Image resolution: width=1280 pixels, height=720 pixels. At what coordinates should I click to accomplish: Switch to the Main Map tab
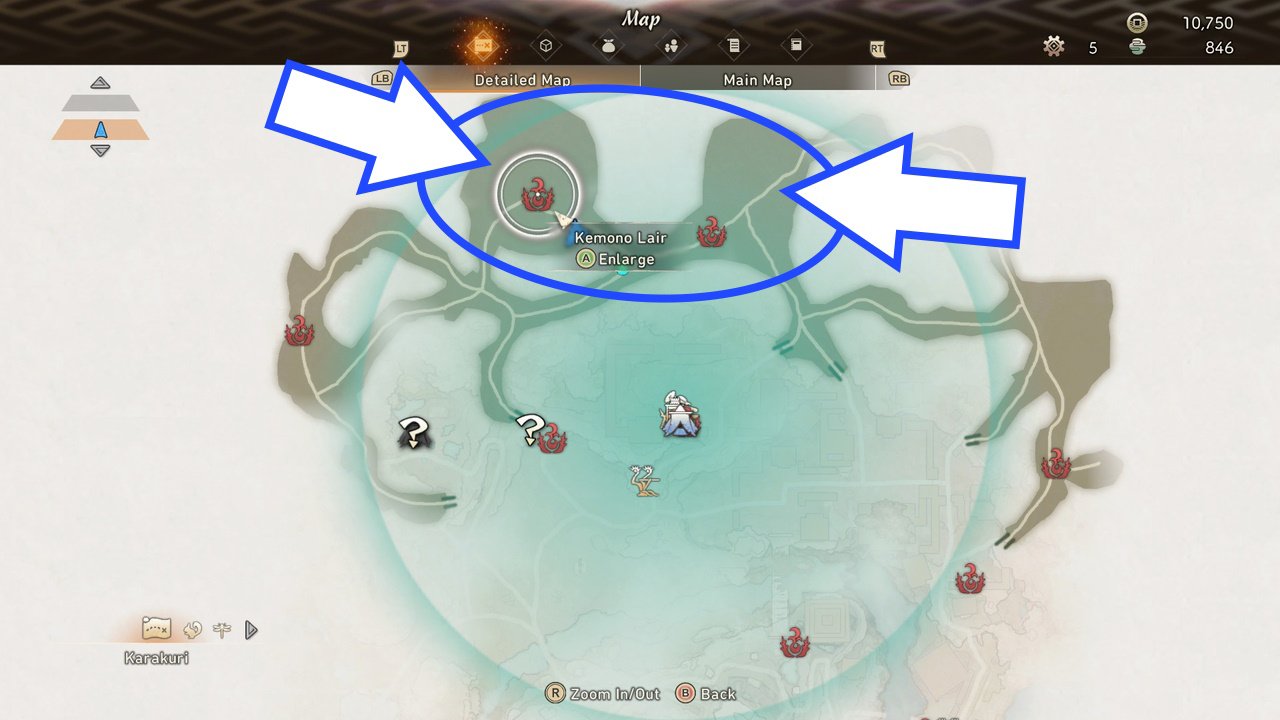coord(757,80)
